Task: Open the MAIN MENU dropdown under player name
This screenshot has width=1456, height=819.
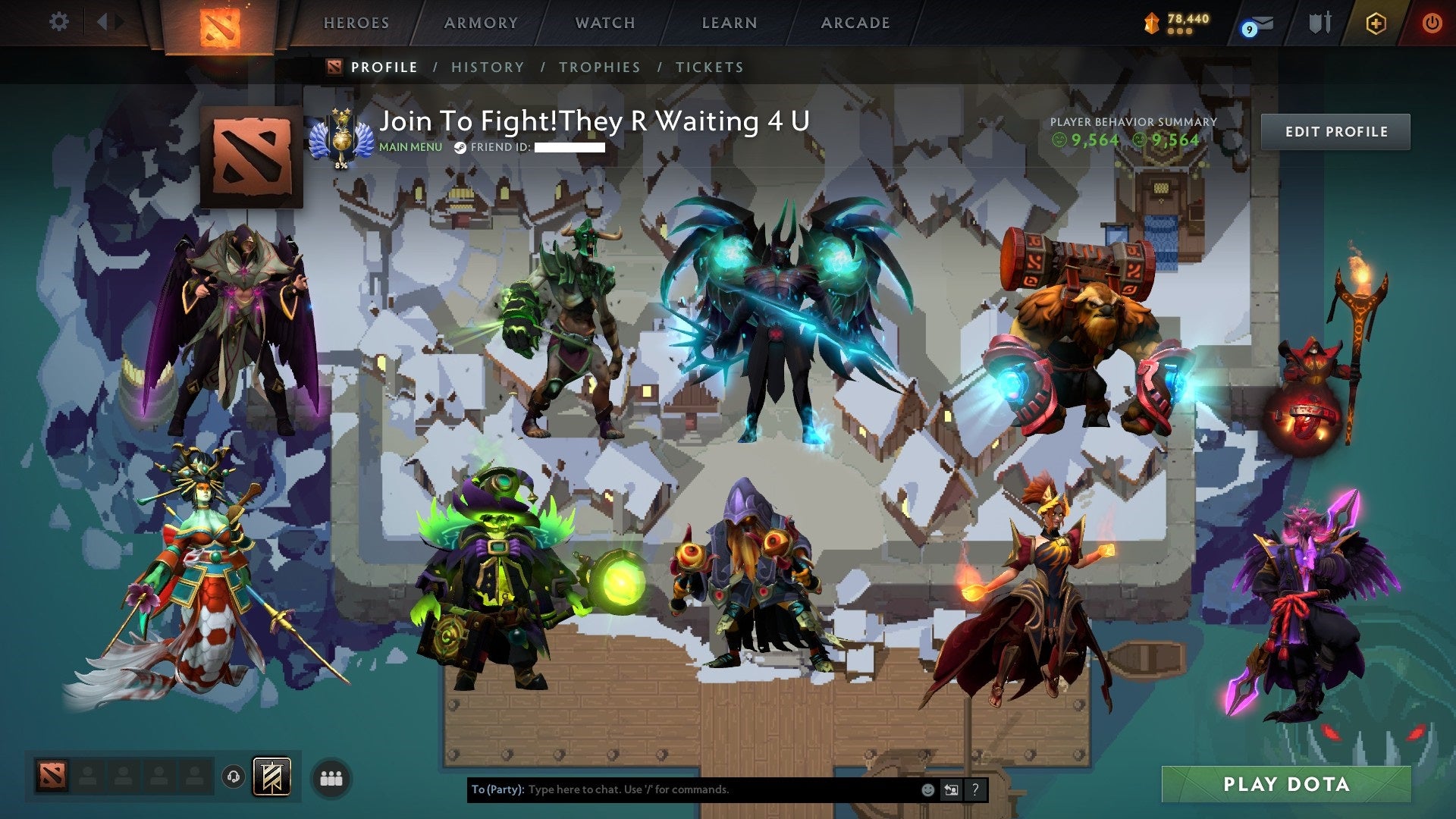Action: point(409,148)
